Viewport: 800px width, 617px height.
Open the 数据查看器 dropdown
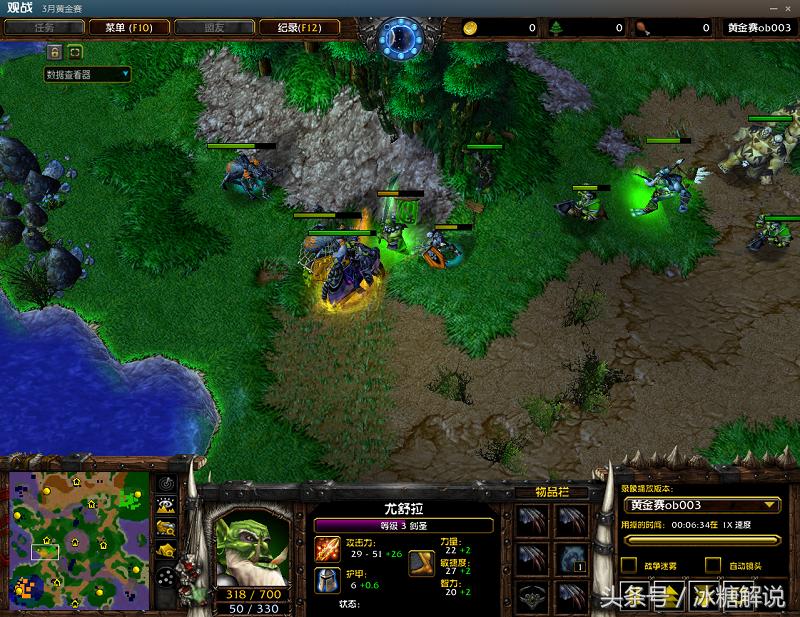(88, 74)
